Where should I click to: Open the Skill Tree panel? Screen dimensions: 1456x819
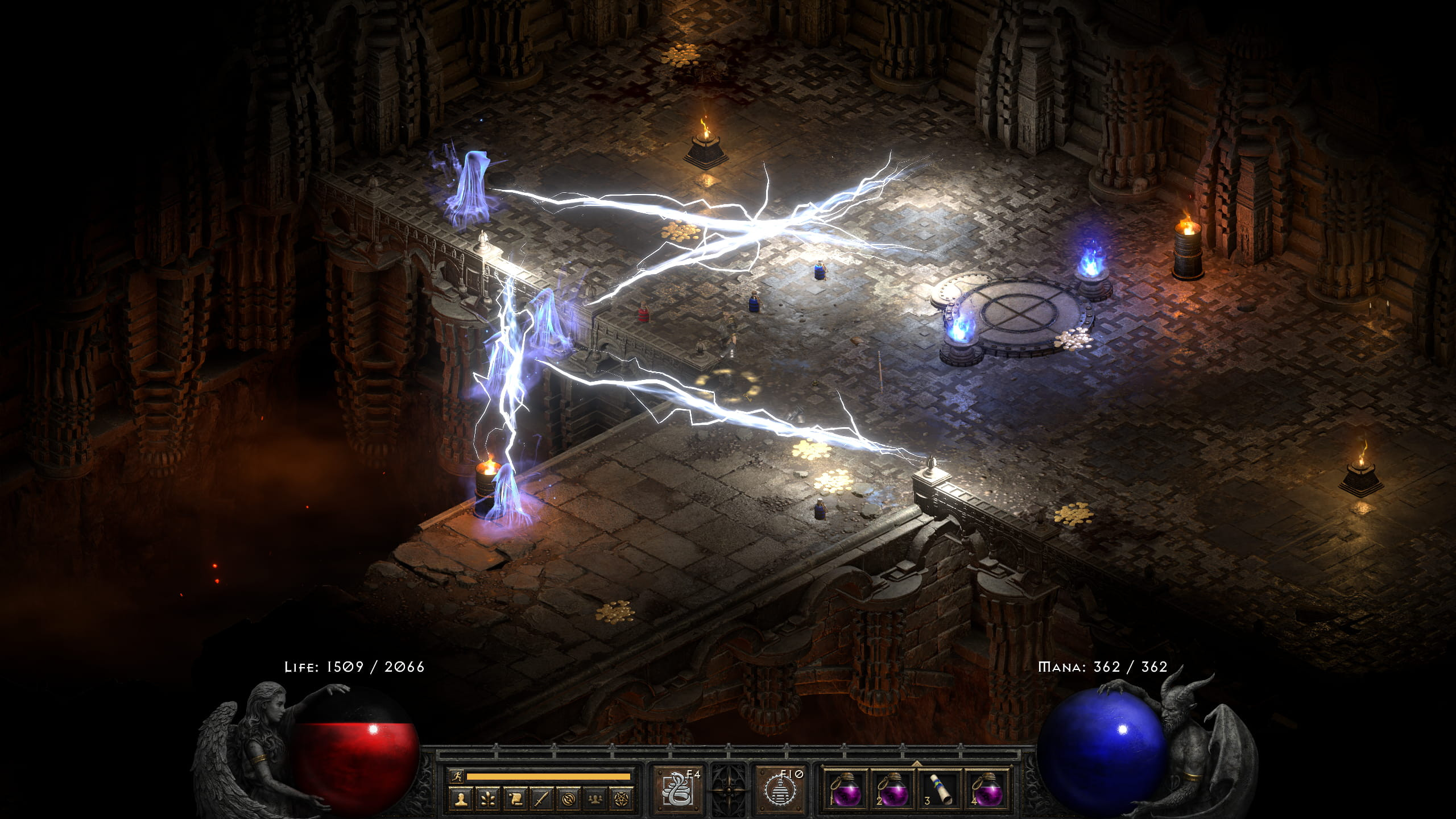tap(488, 799)
